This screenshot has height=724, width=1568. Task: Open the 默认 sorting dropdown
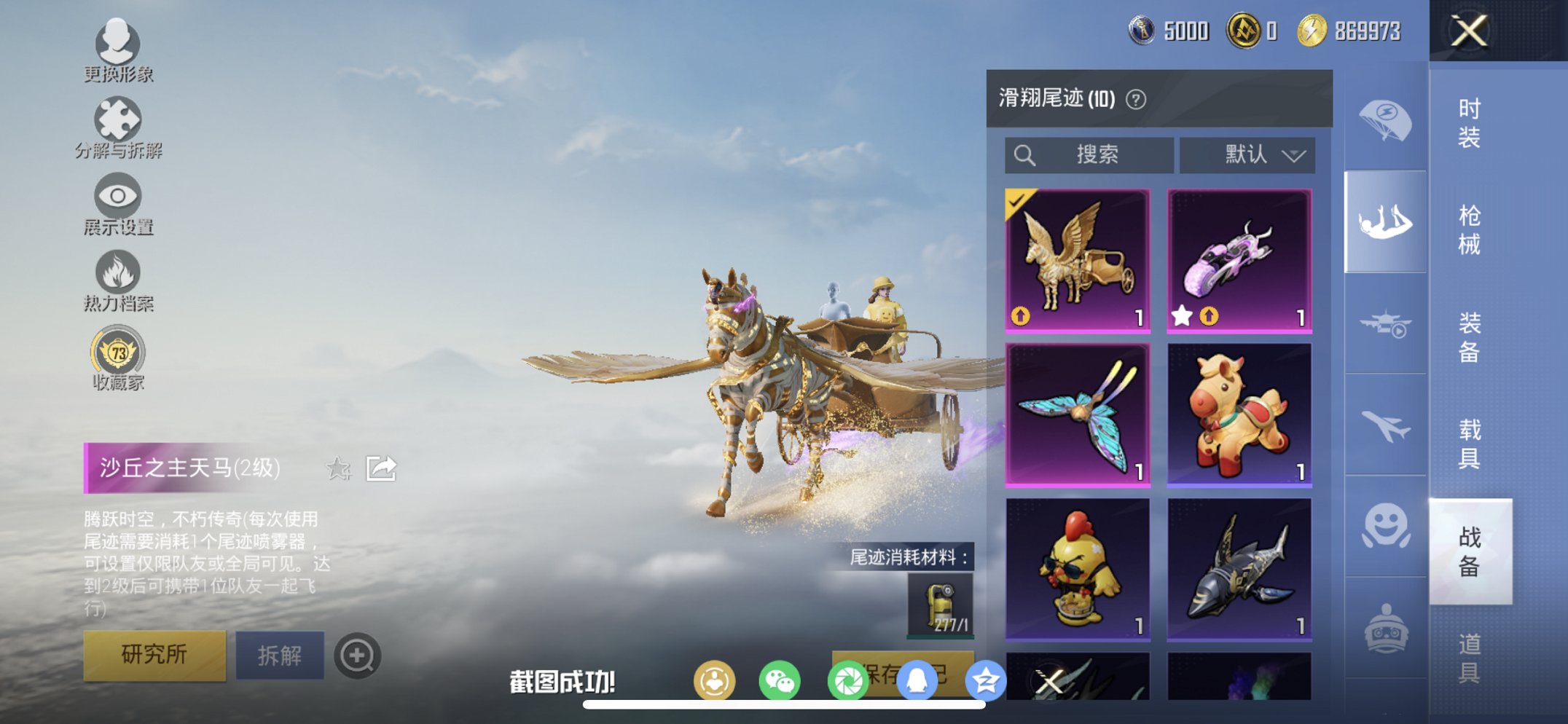(x=1246, y=154)
